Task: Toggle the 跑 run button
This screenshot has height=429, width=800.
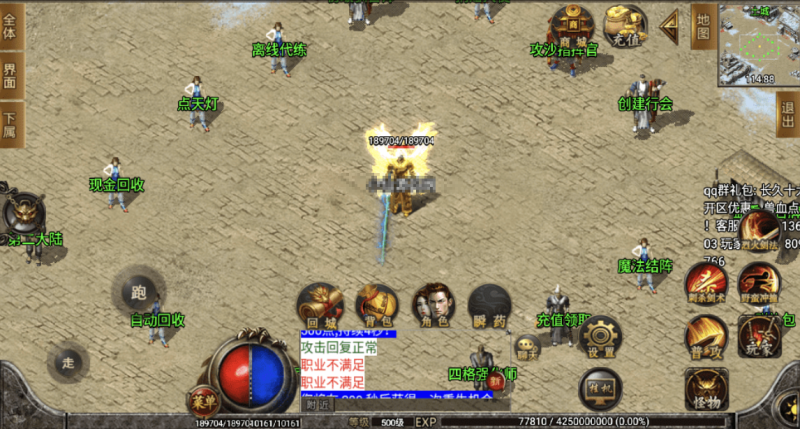Action: tap(138, 291)
